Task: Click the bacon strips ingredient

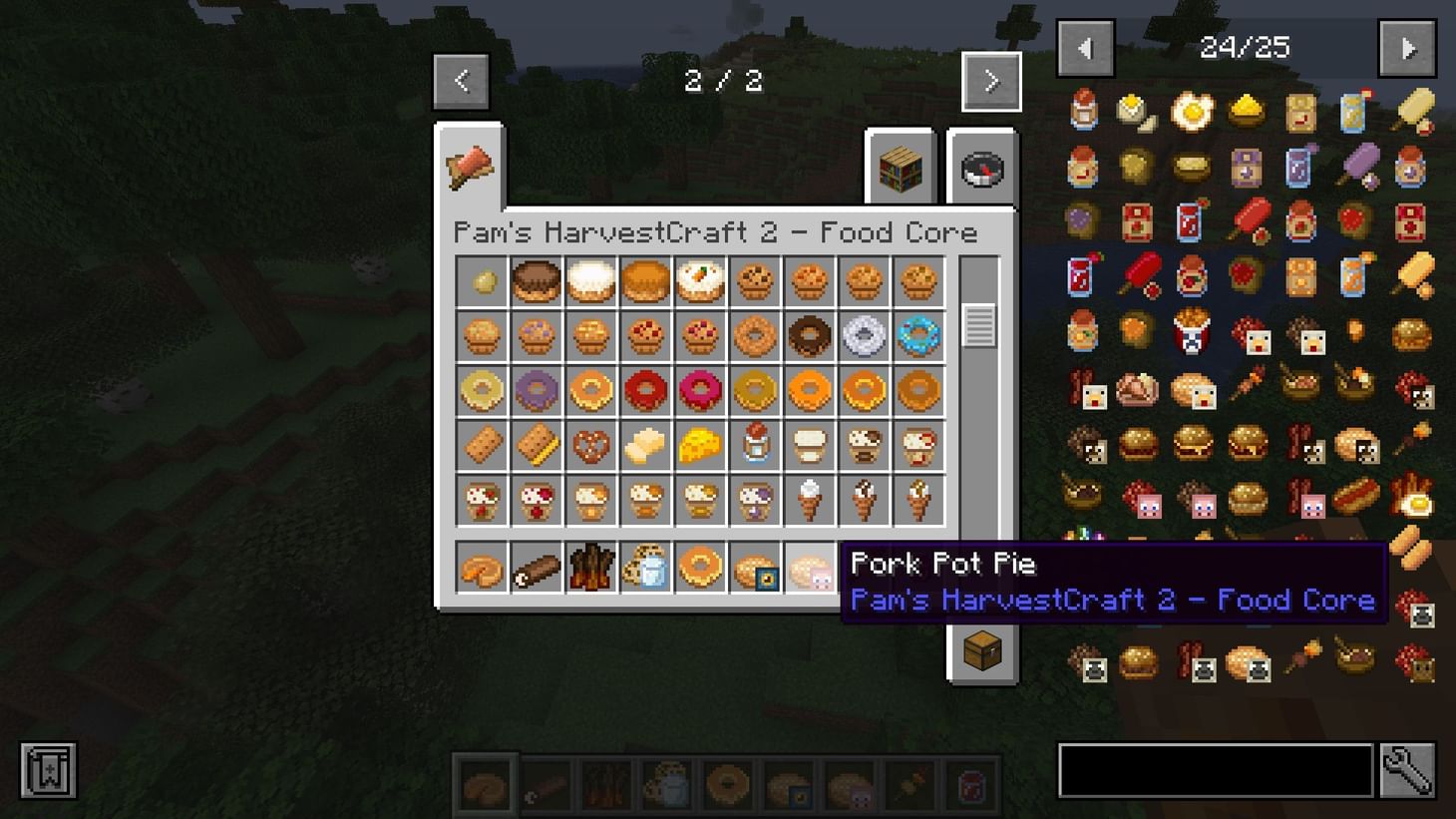Action: click(x=590, y=567)
